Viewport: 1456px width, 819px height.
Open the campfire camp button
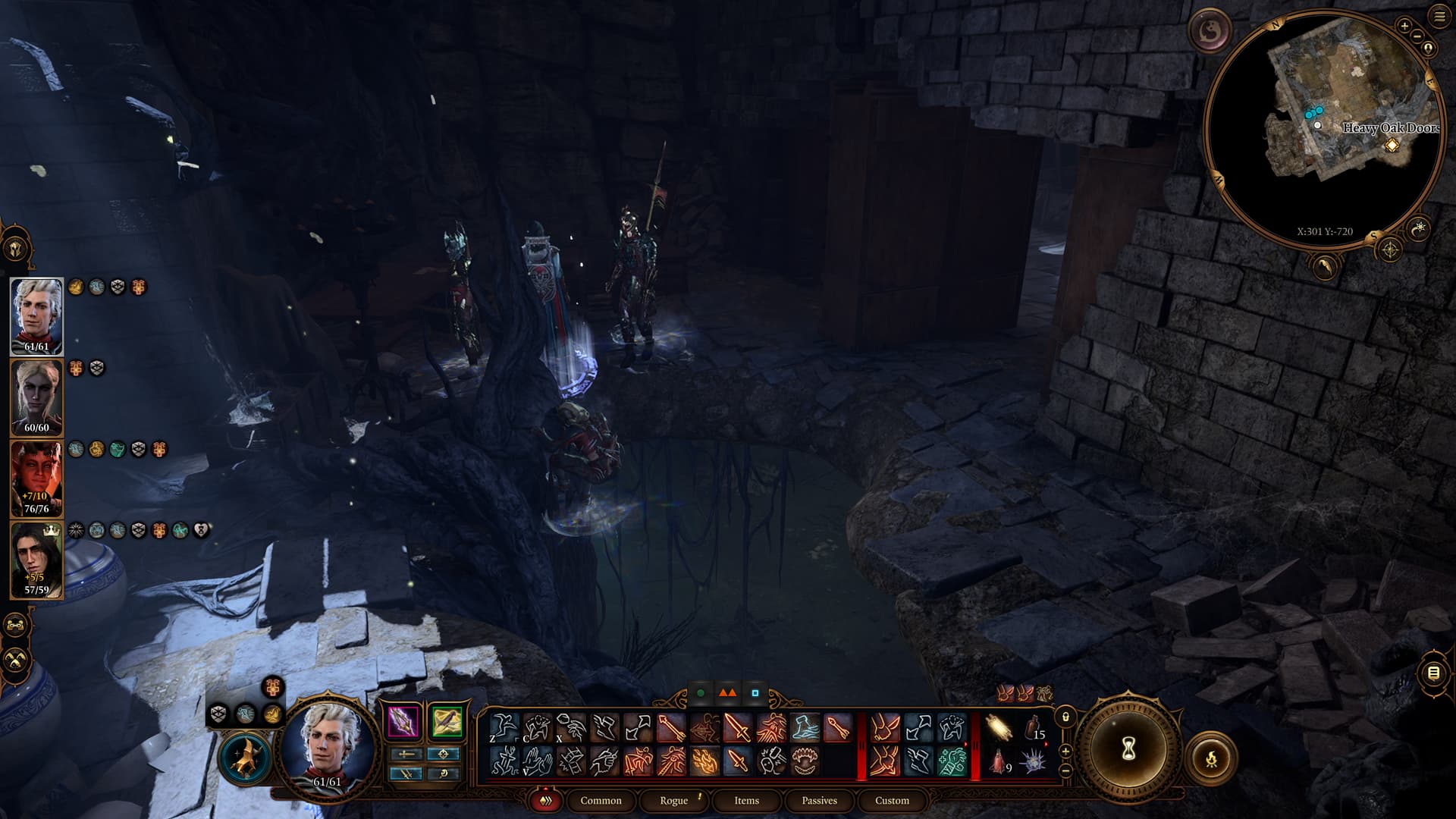(1211, 758)
